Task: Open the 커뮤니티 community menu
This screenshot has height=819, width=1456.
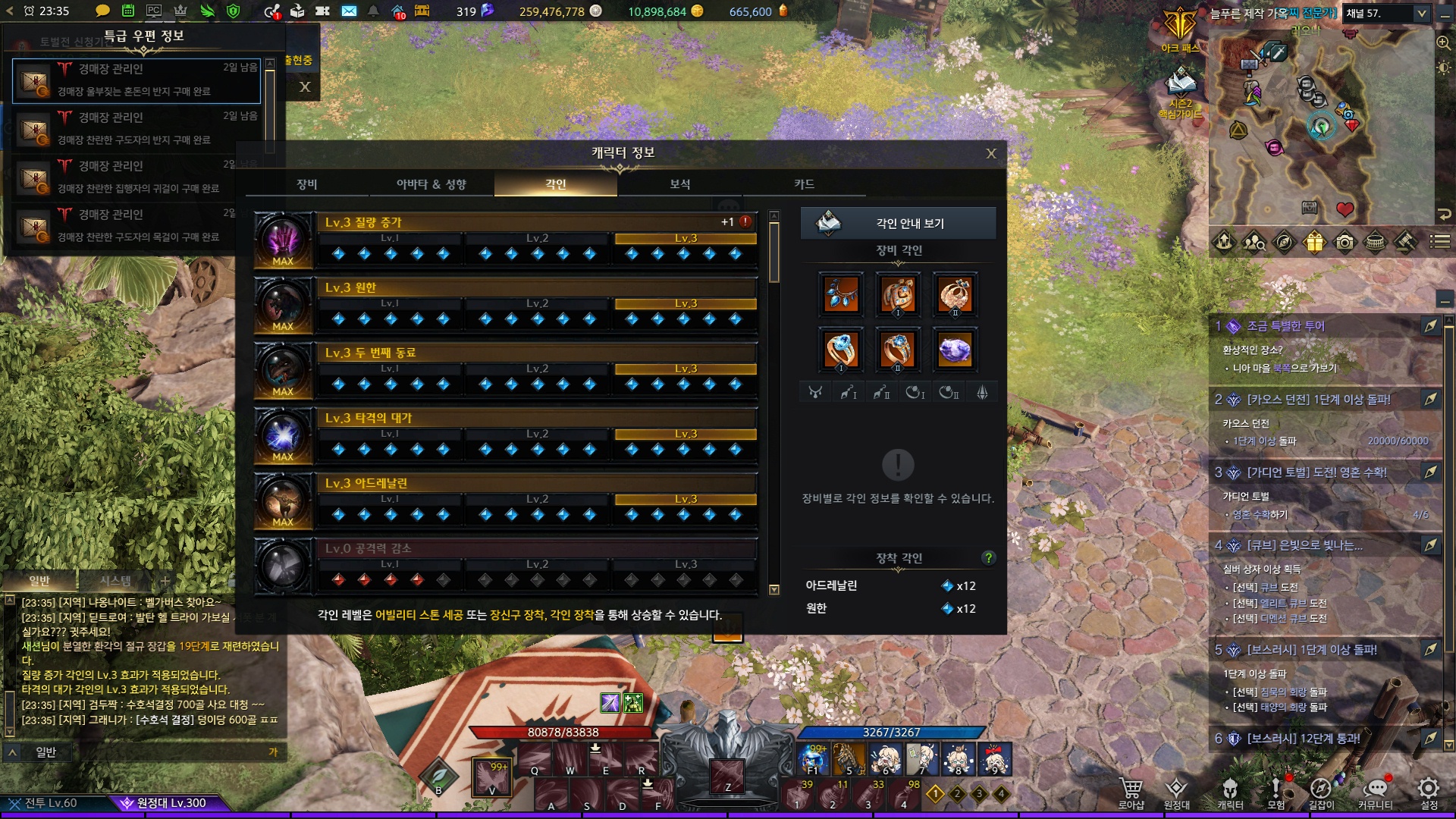Action: [1376, 792]
